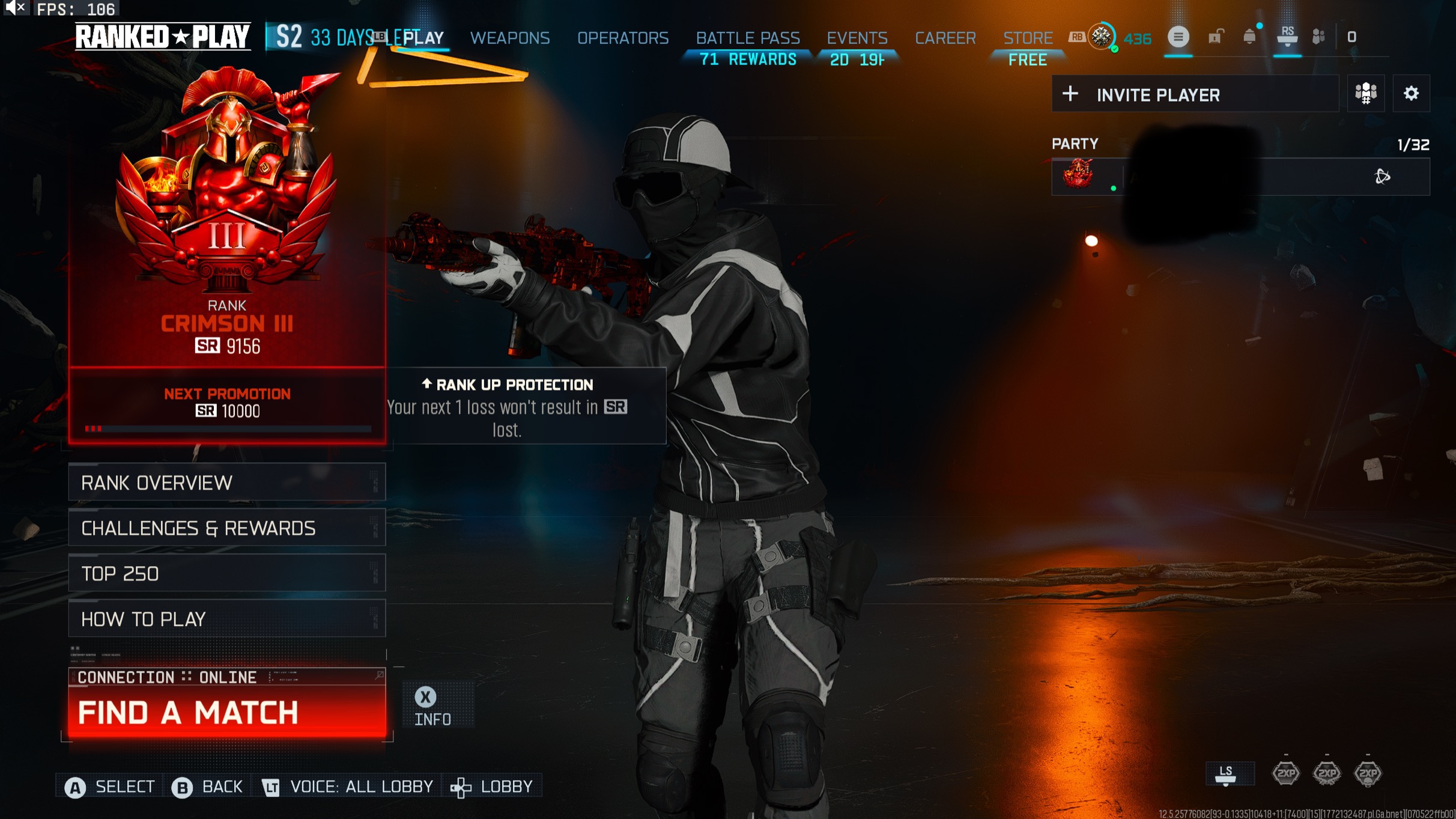This screenshot has height=819, width=1456.
Task: Toggle the muted speaker icon
Action: 15,8
